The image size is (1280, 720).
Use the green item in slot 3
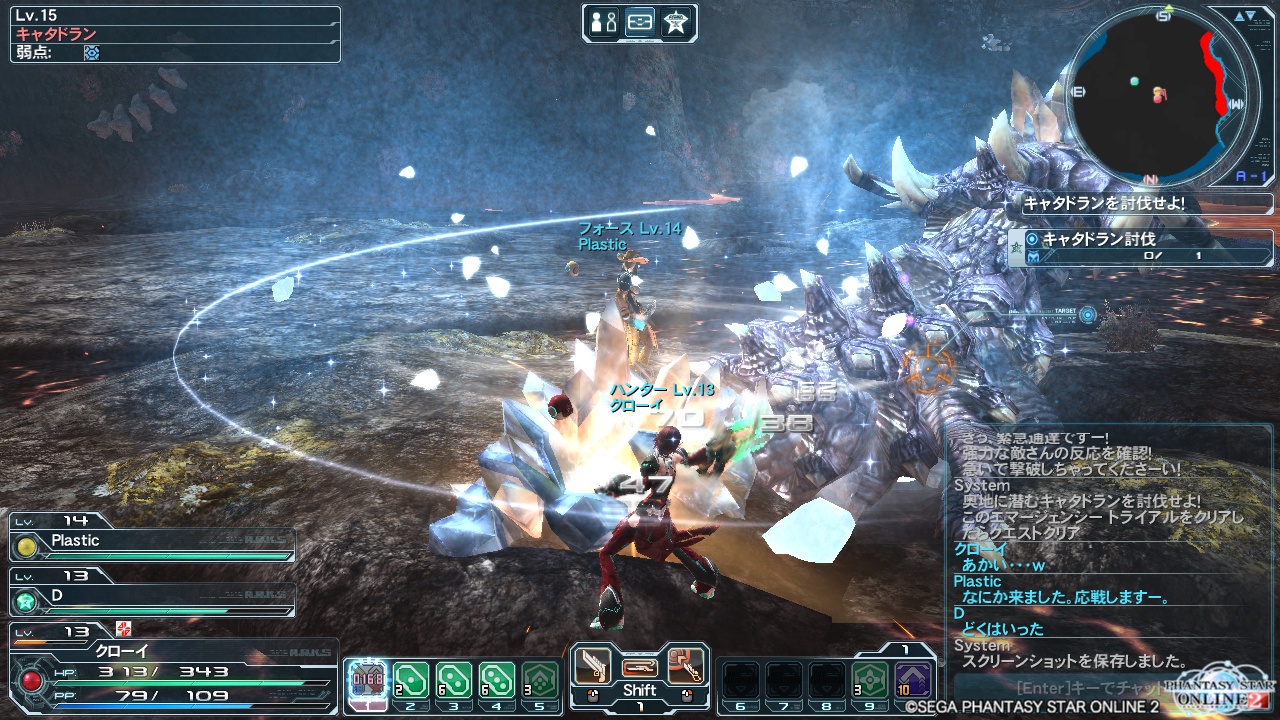tap(454, 681)
